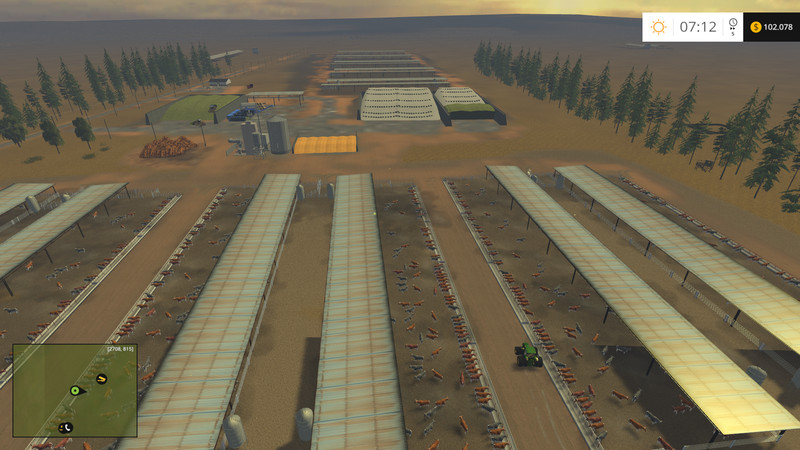The width and height of the screenshot is (800, 450).
Task: Click the sun weather icon
Action: (658, 27)
